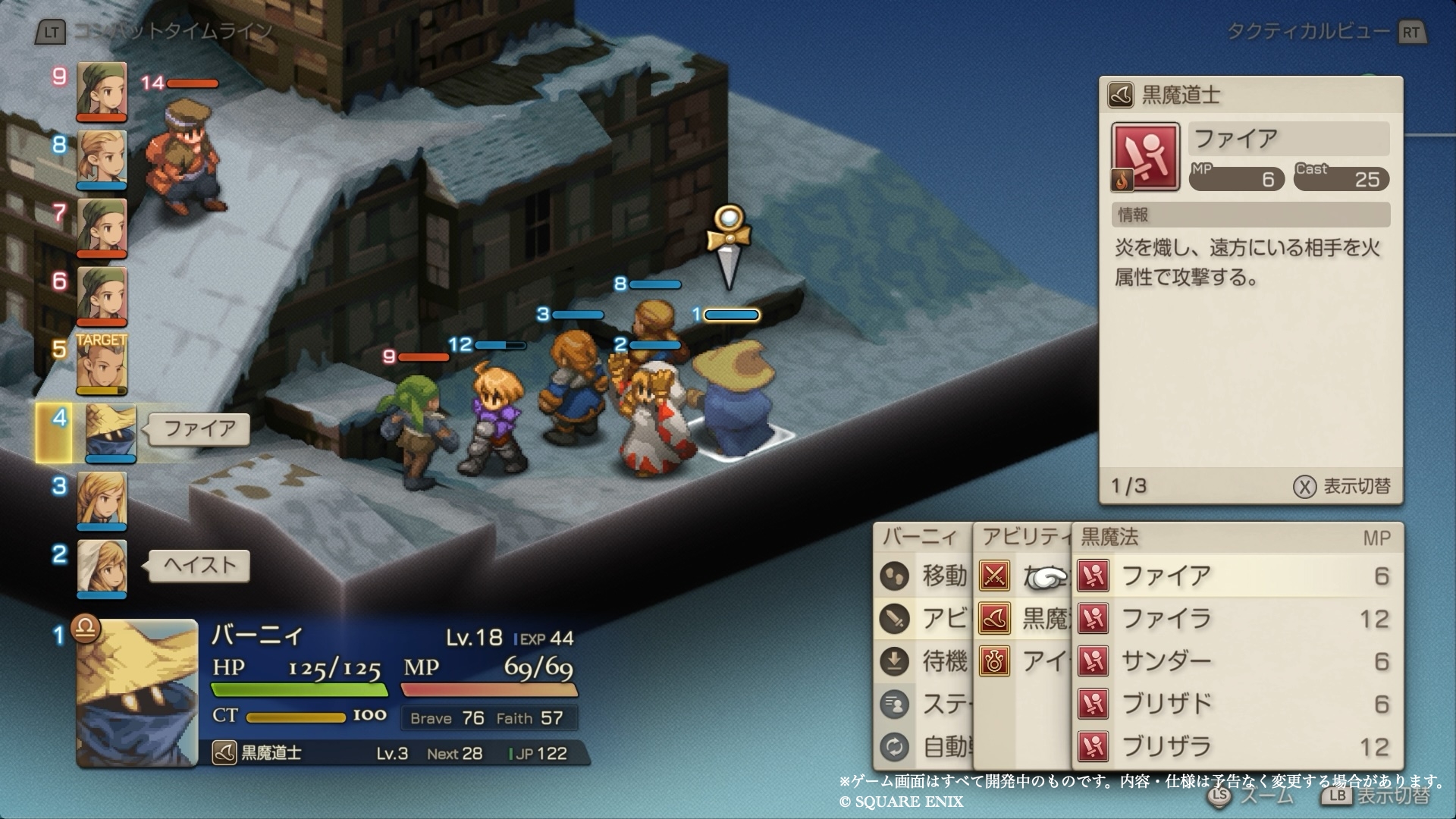Choose the ファイラ spell entry
This screenshot has height=819, width=1456.
1236,619
